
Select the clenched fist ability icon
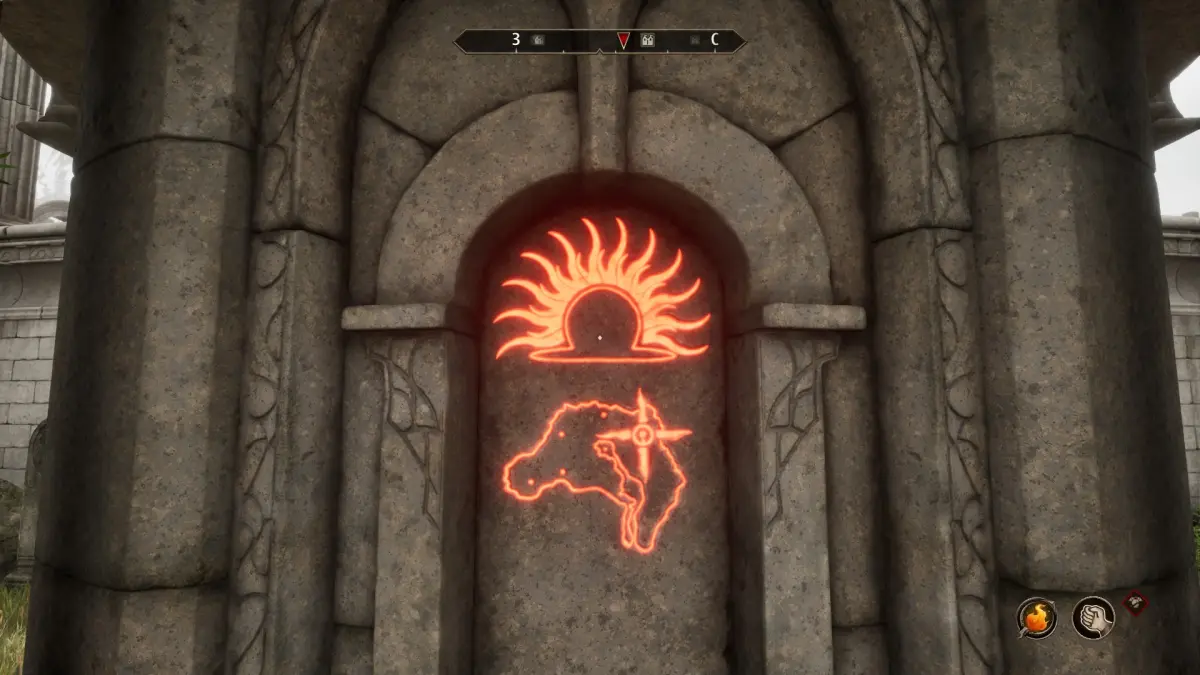click(1093, 617)
